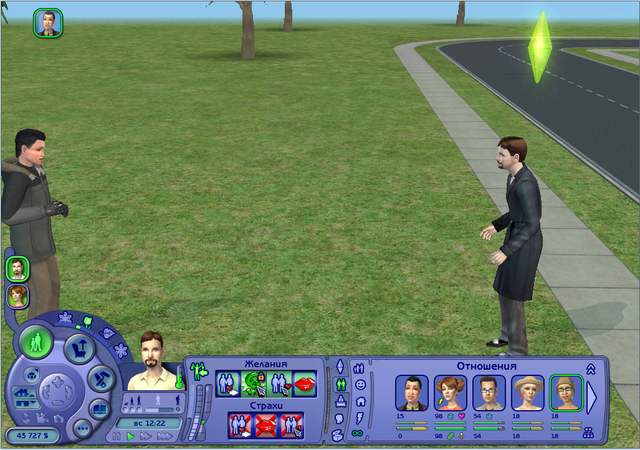Viewport: 640px width, 450px height.
Task: Select the straw hat woman relationship portrait
Action: click(x=526, y=392)
